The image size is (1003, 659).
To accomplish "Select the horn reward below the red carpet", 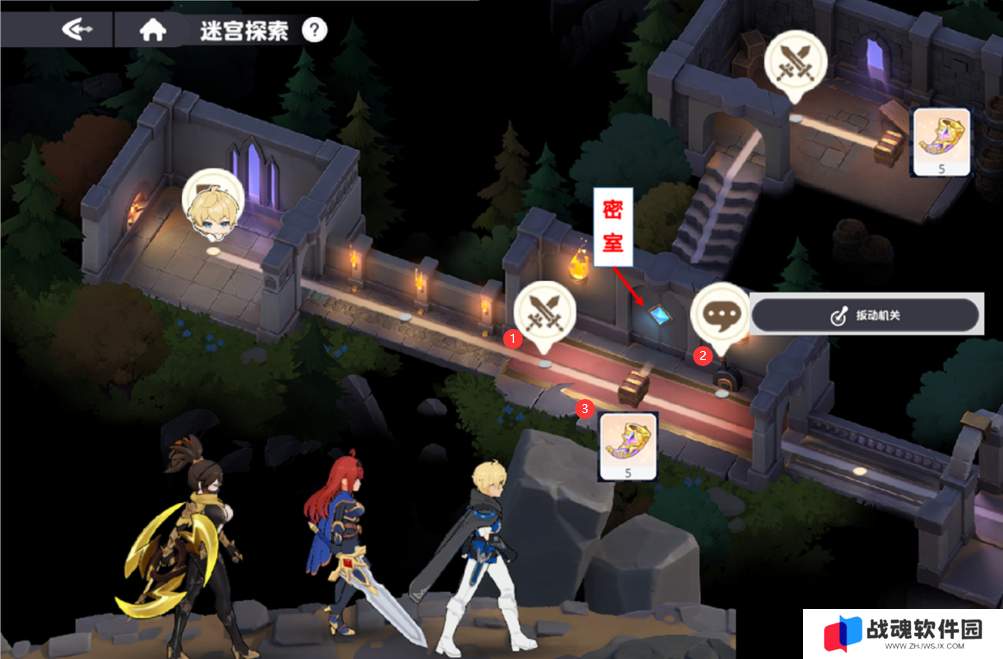I will point(627,445).
